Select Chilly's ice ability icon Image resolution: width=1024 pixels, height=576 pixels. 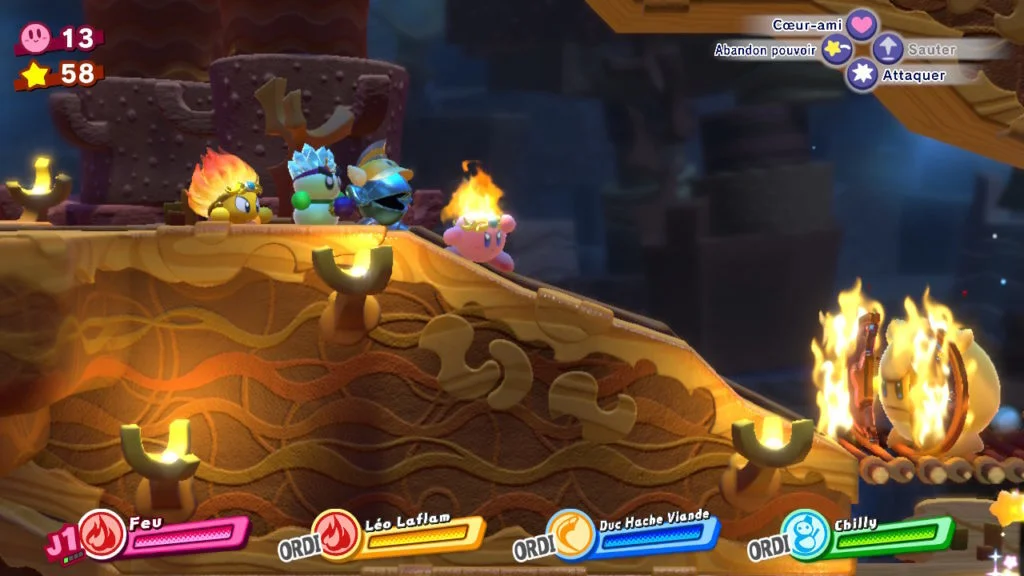(805, 533)
